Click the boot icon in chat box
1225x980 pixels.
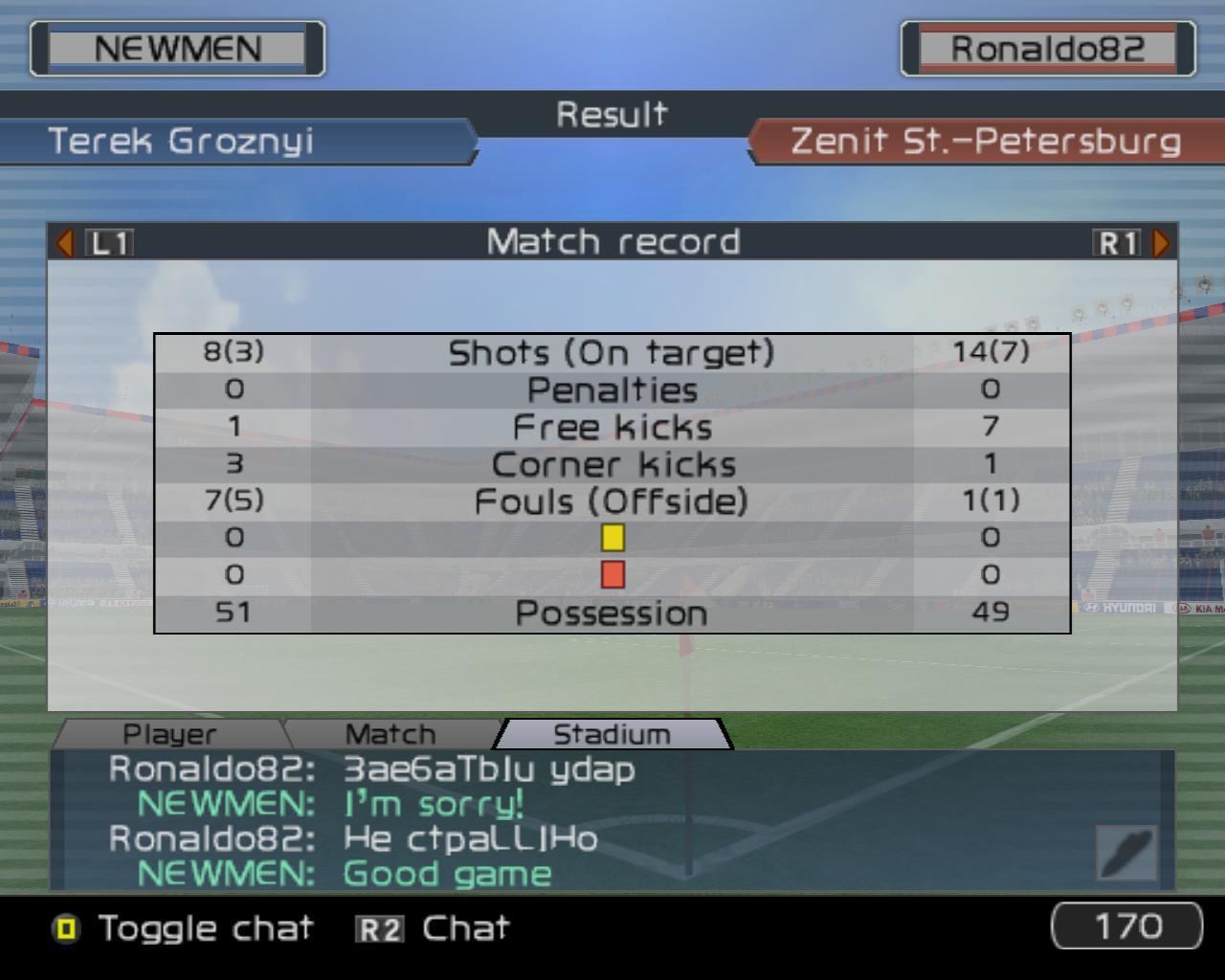pyautogui.click(x=1126, y=852)
